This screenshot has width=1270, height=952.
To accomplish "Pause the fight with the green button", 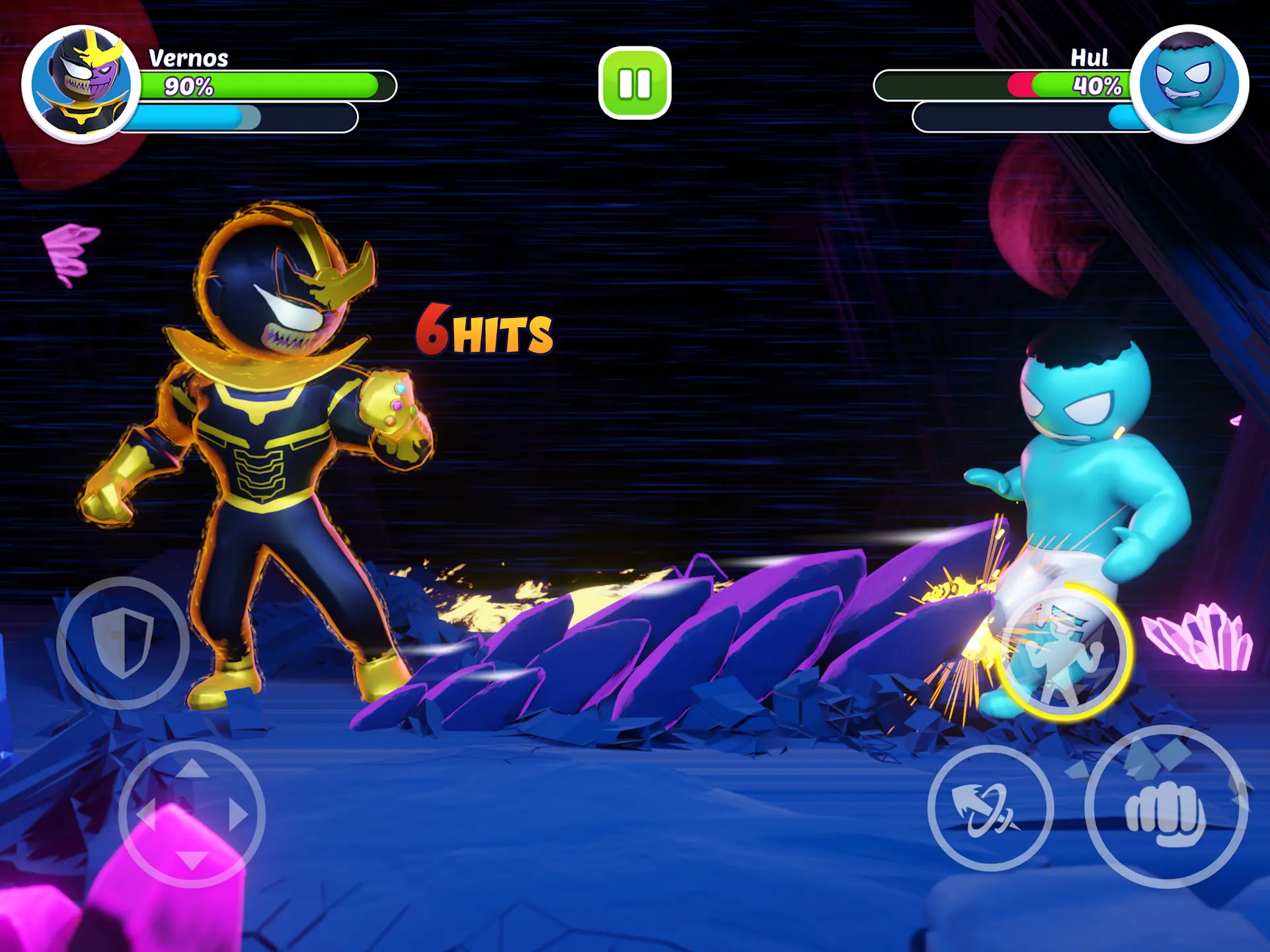I will click(635, 83).
